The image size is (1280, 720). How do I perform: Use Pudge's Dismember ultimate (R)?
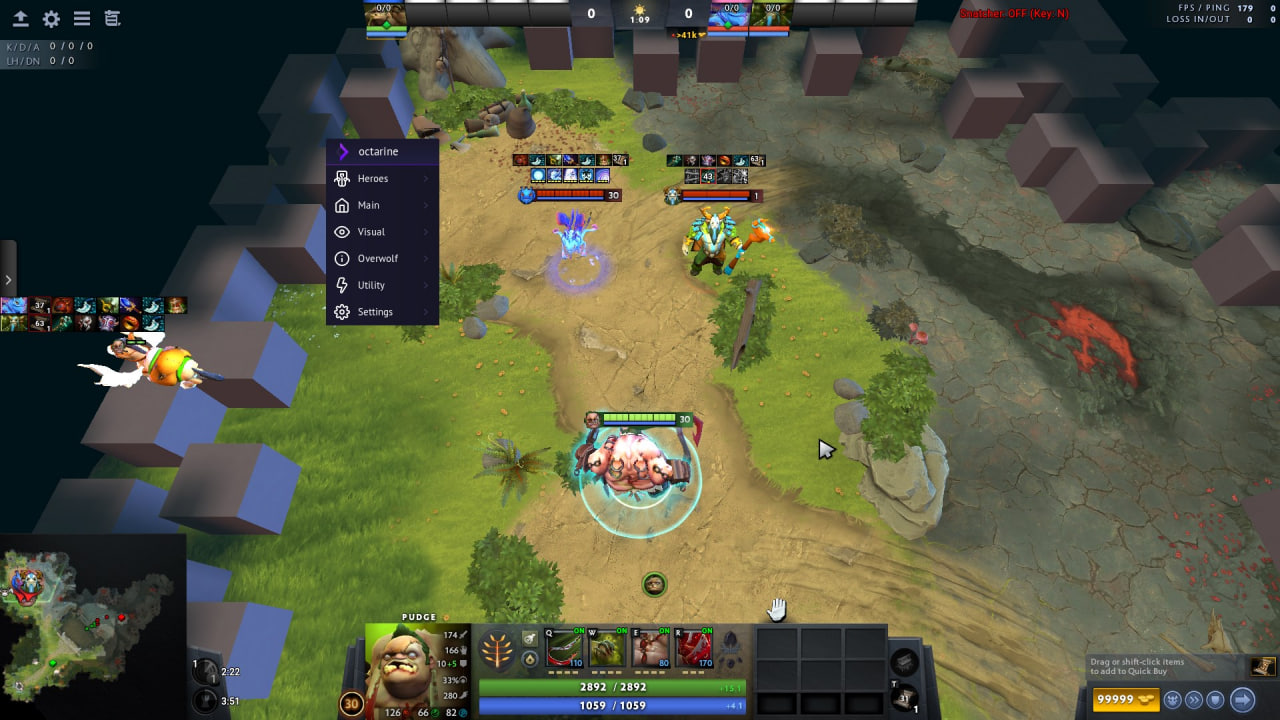coord(694,649)
